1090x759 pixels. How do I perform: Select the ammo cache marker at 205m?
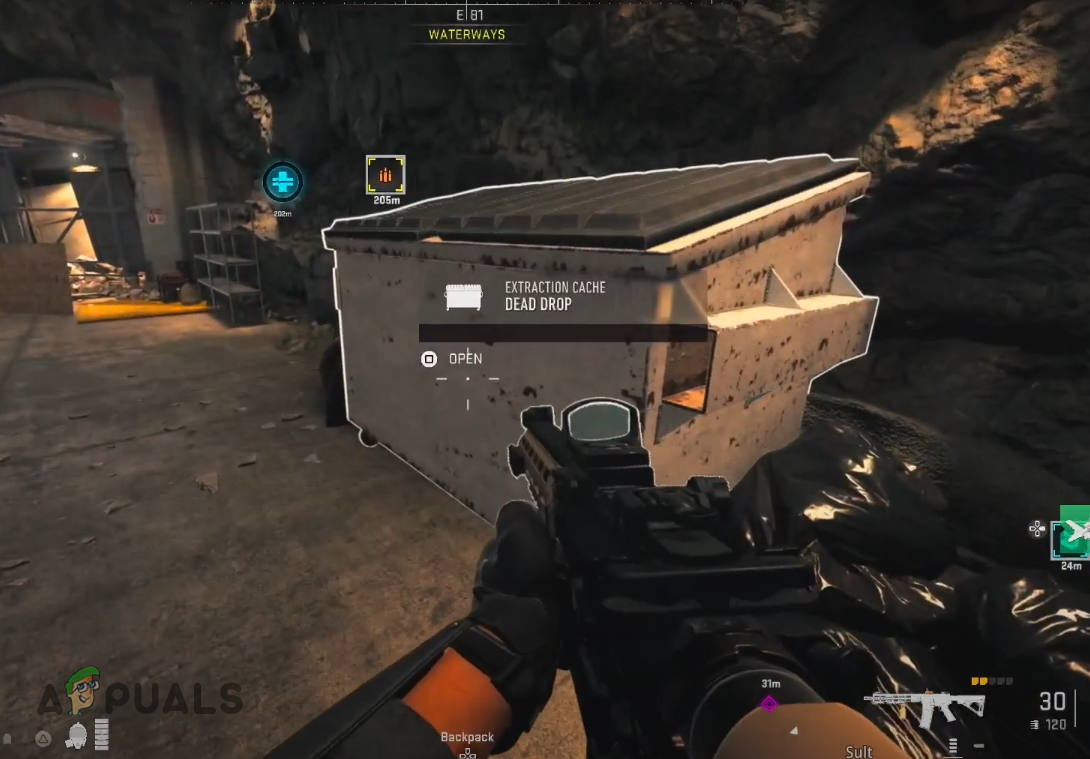point(385,175)
